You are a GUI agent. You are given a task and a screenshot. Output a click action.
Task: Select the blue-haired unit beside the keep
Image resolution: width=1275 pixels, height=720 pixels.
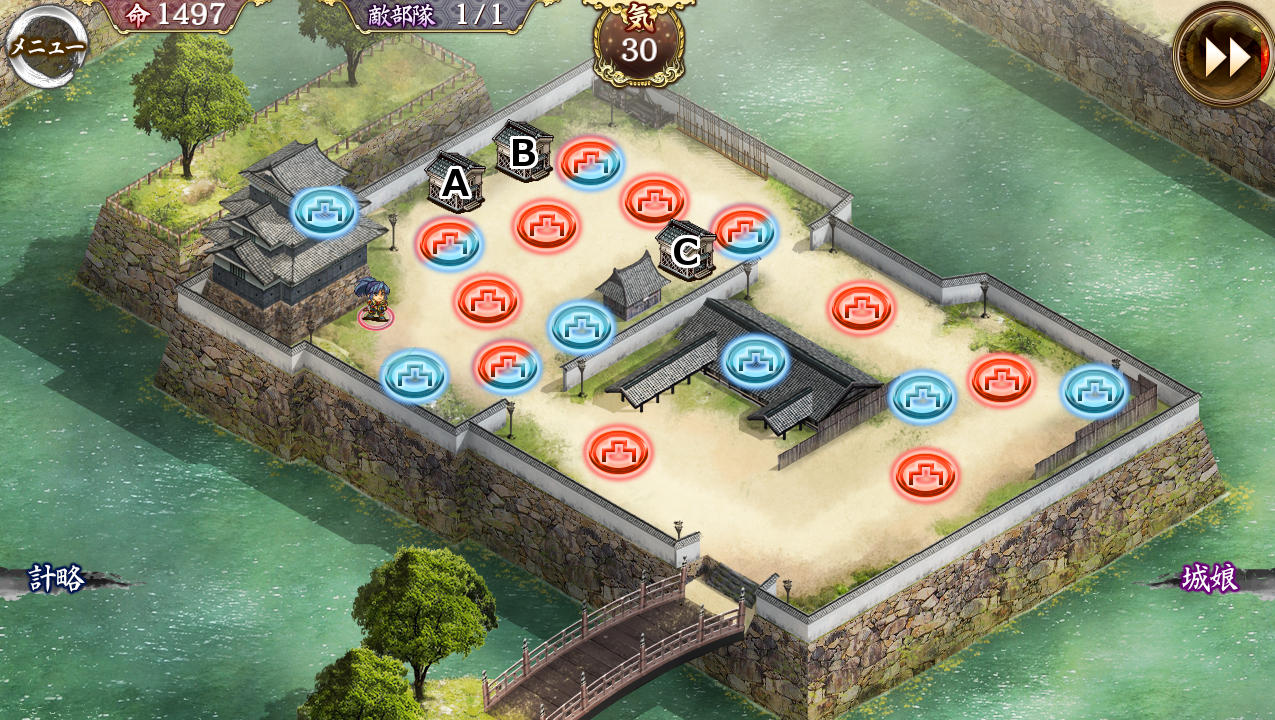[x=374, y=301]
